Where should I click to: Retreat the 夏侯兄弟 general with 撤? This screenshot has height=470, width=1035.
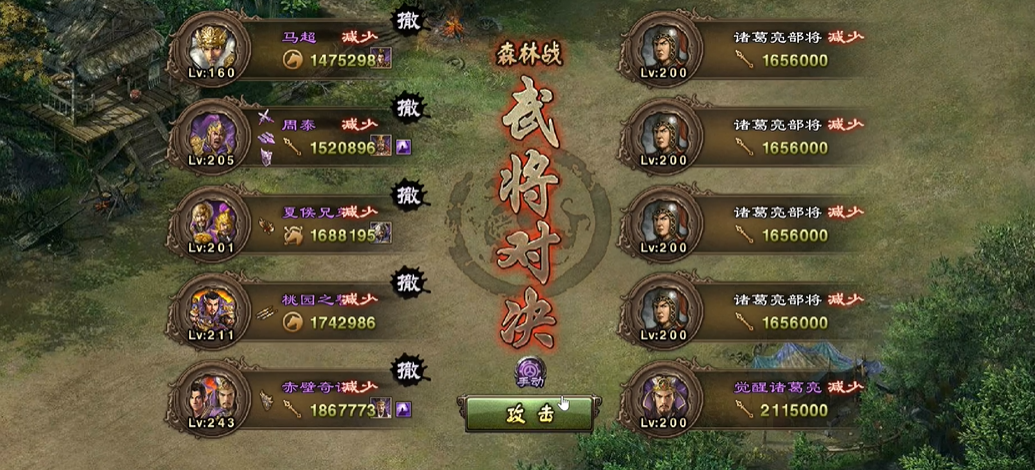point(407,193)
